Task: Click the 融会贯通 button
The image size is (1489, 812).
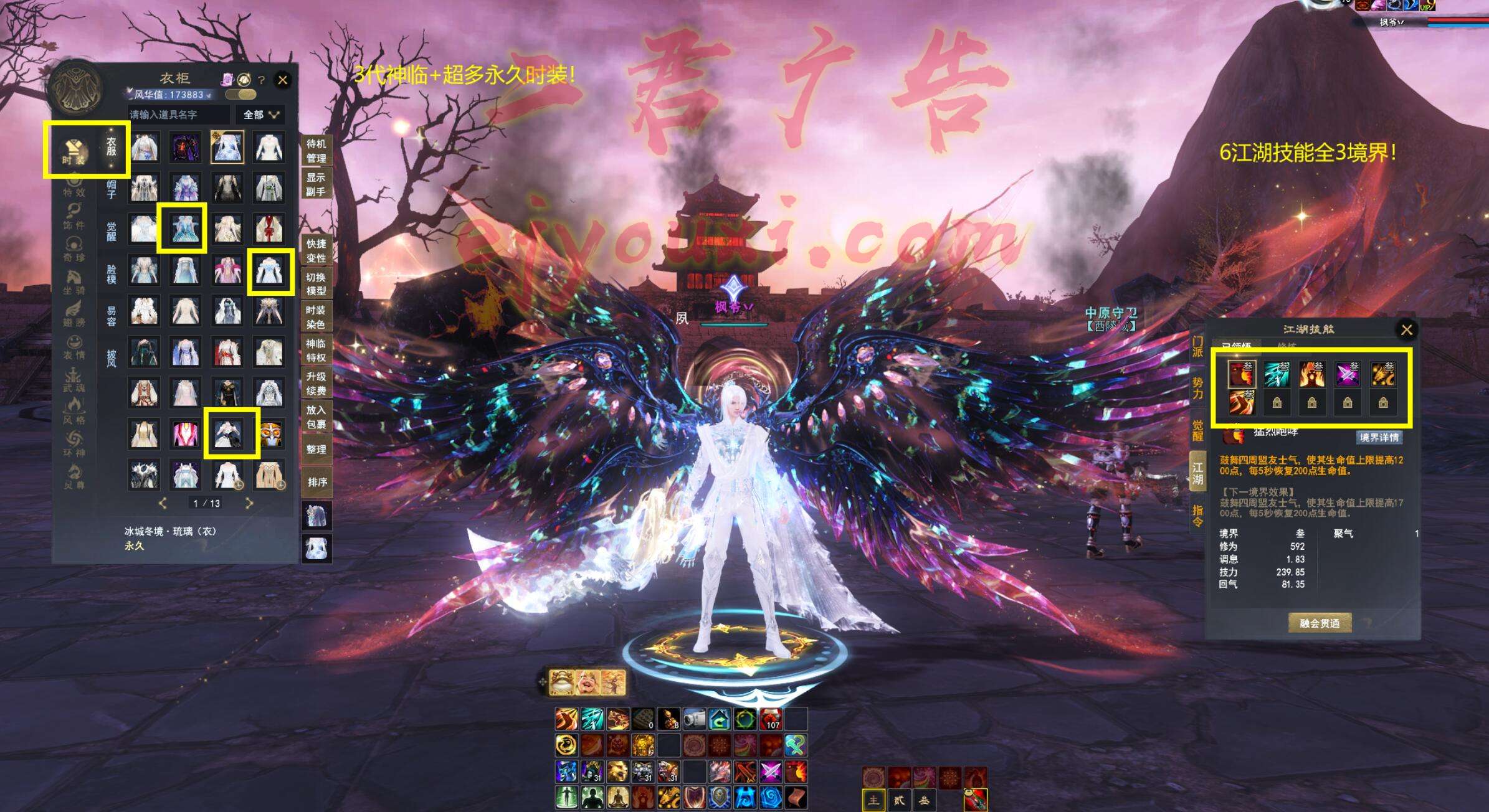Action: click(x=1320, y=623)
